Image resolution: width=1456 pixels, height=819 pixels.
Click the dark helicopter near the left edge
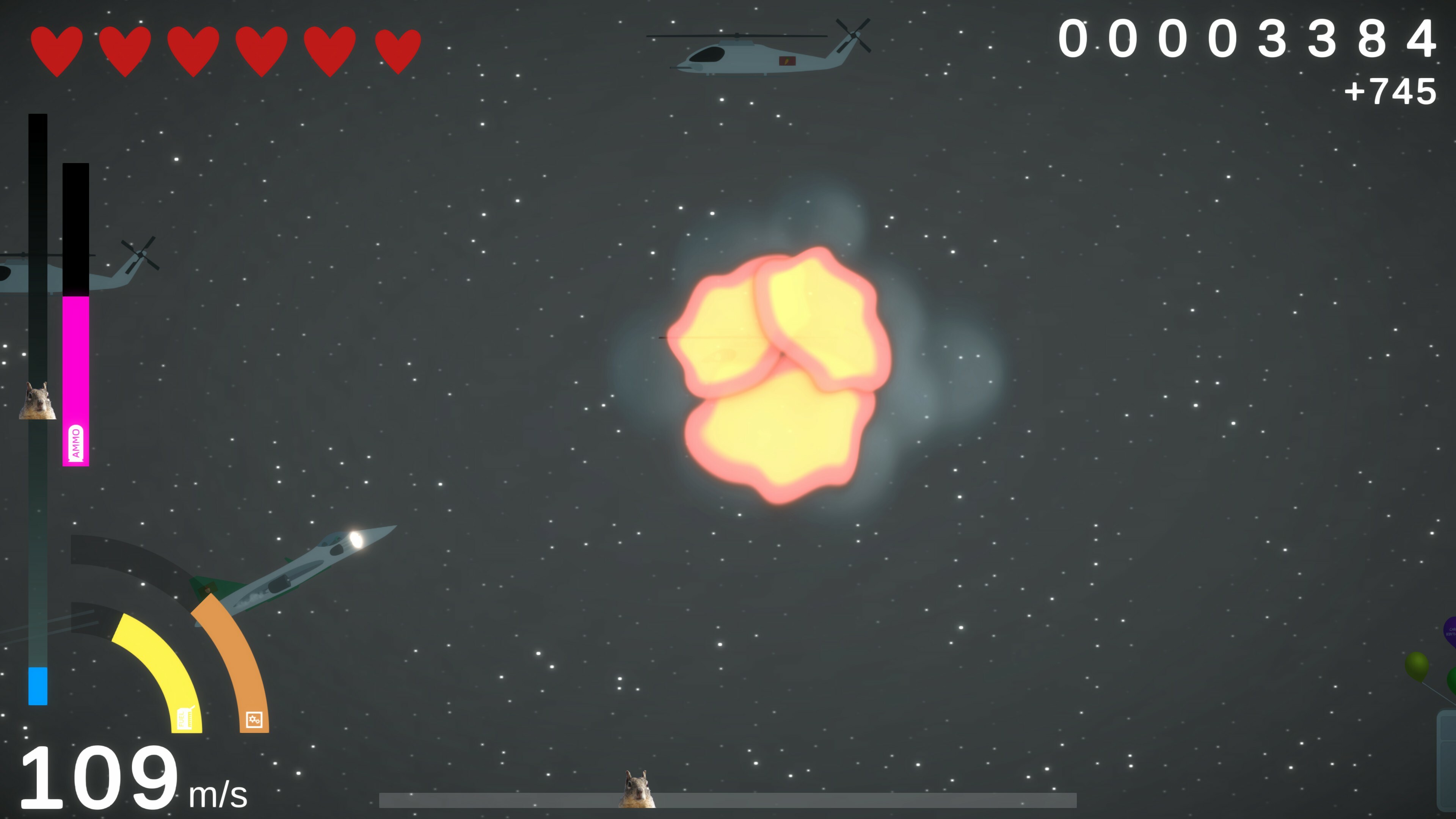[56, 271]
